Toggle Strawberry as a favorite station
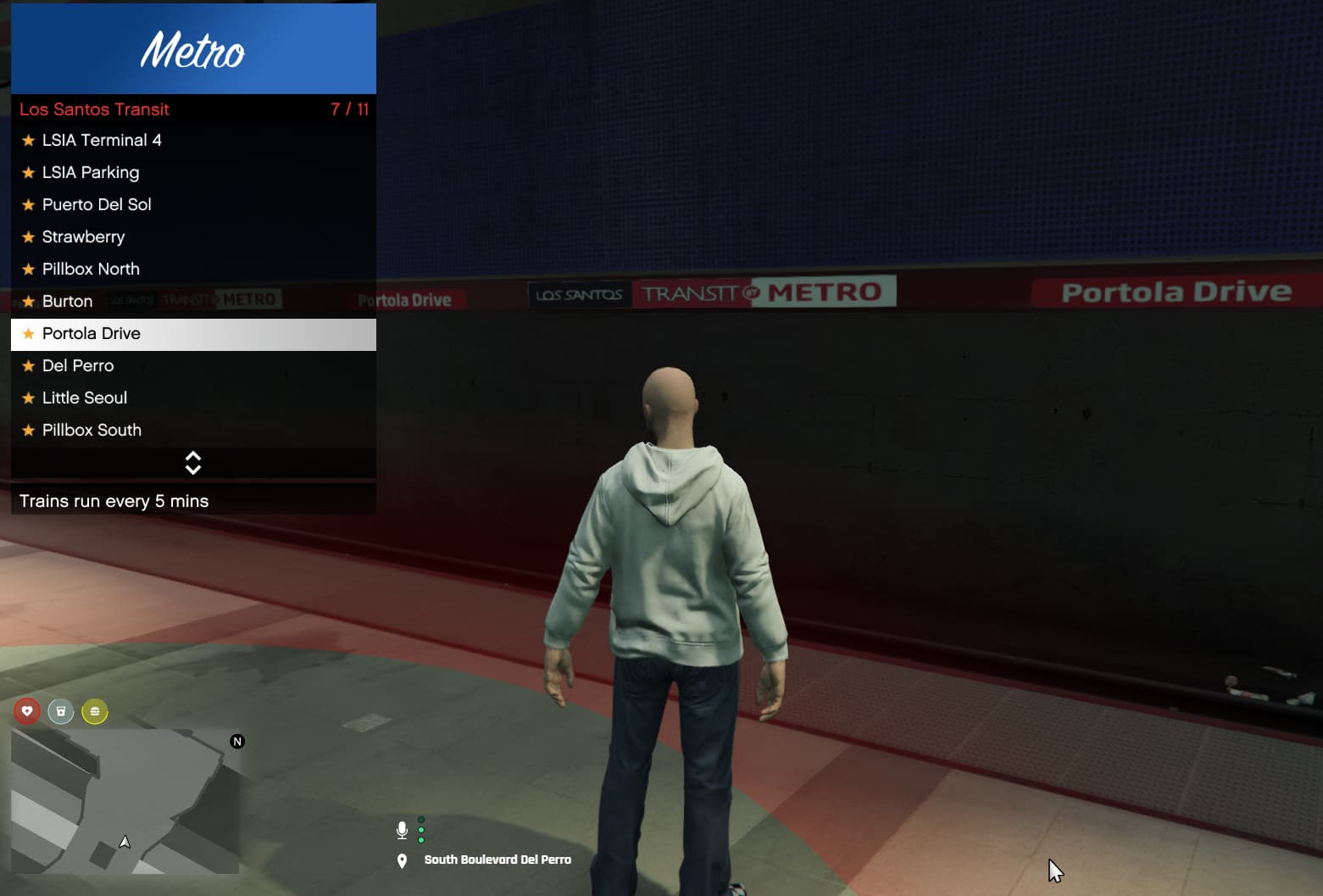The image size is (1323, 896). tap(28, 237)
